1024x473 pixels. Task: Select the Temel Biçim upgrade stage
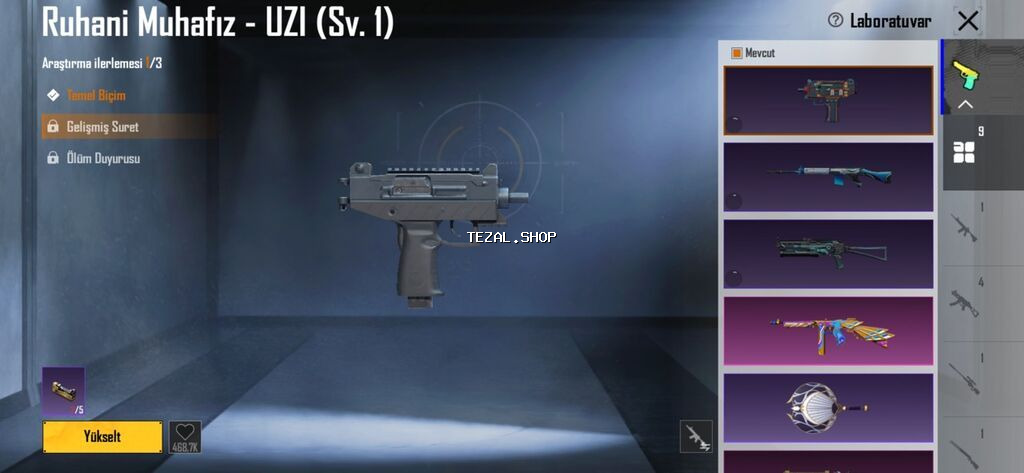click(96, 95)
